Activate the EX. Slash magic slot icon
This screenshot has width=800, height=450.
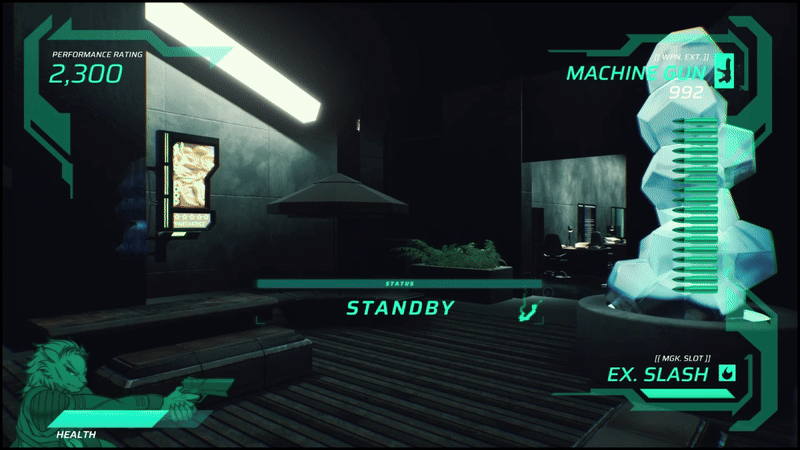coord(728,374)
